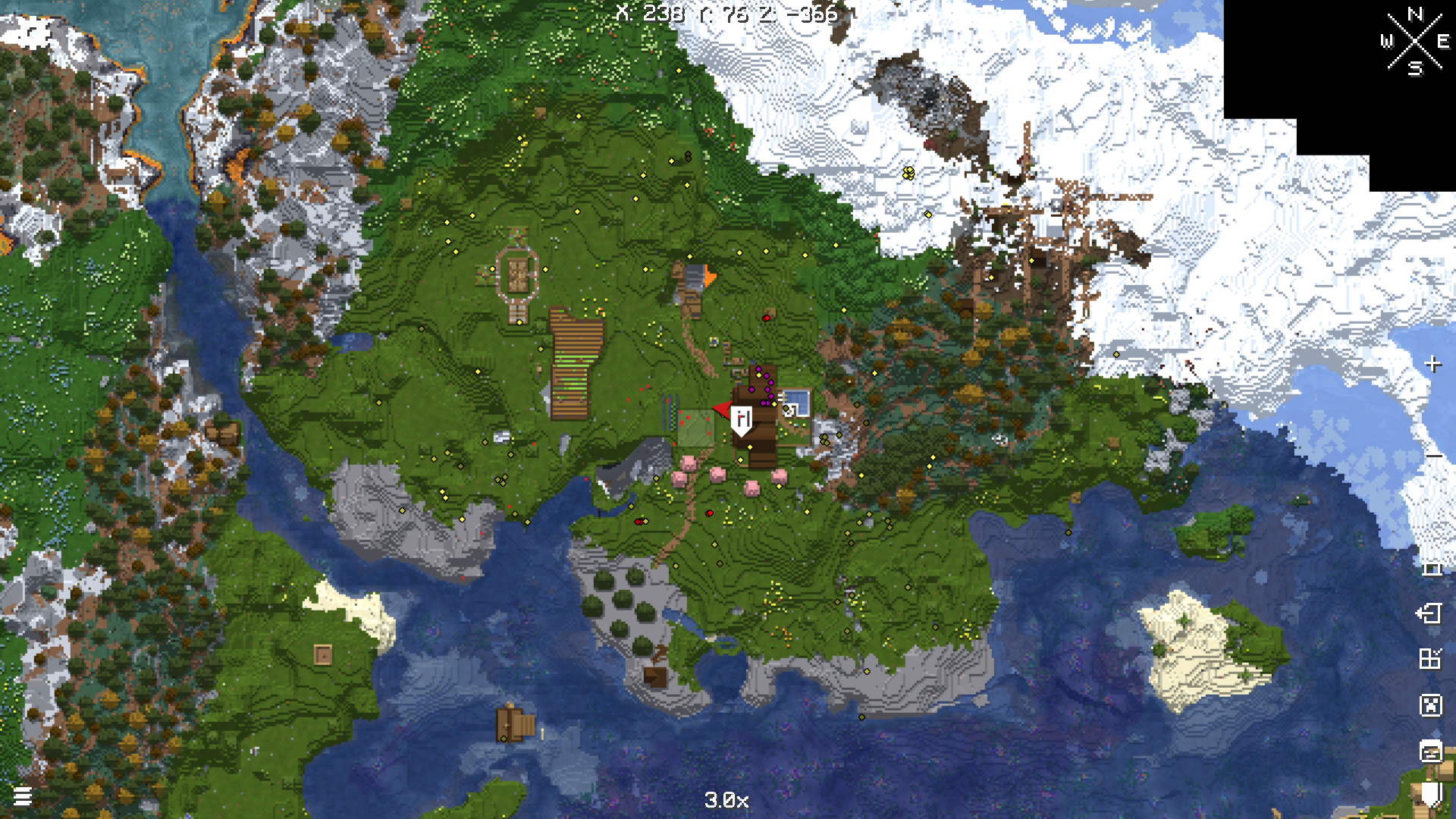
Task: Click the white H waypoint banner on the map
Action: (x=742, y=418)
